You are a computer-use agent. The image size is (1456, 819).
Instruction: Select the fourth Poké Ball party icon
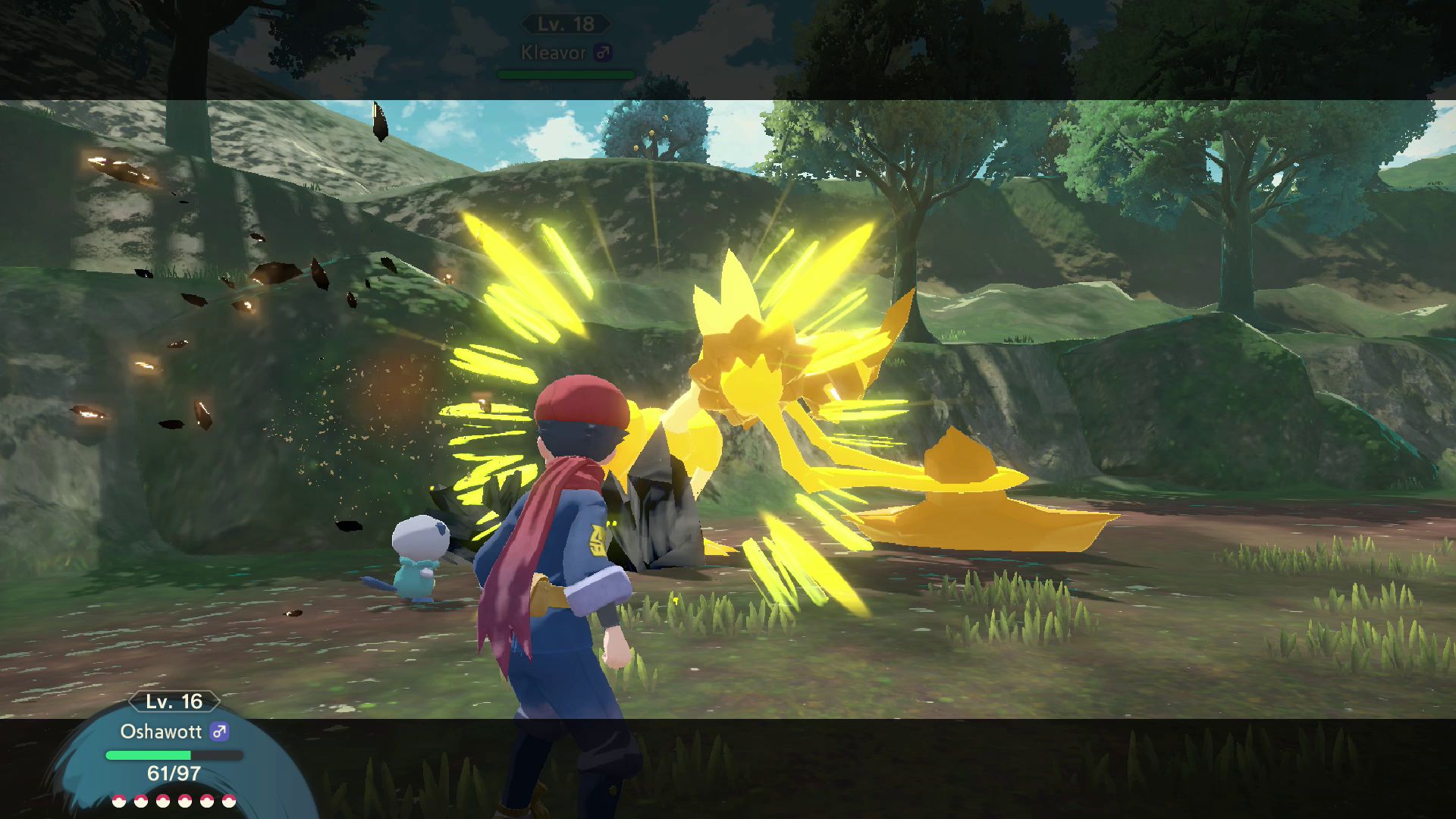point(184,800)
